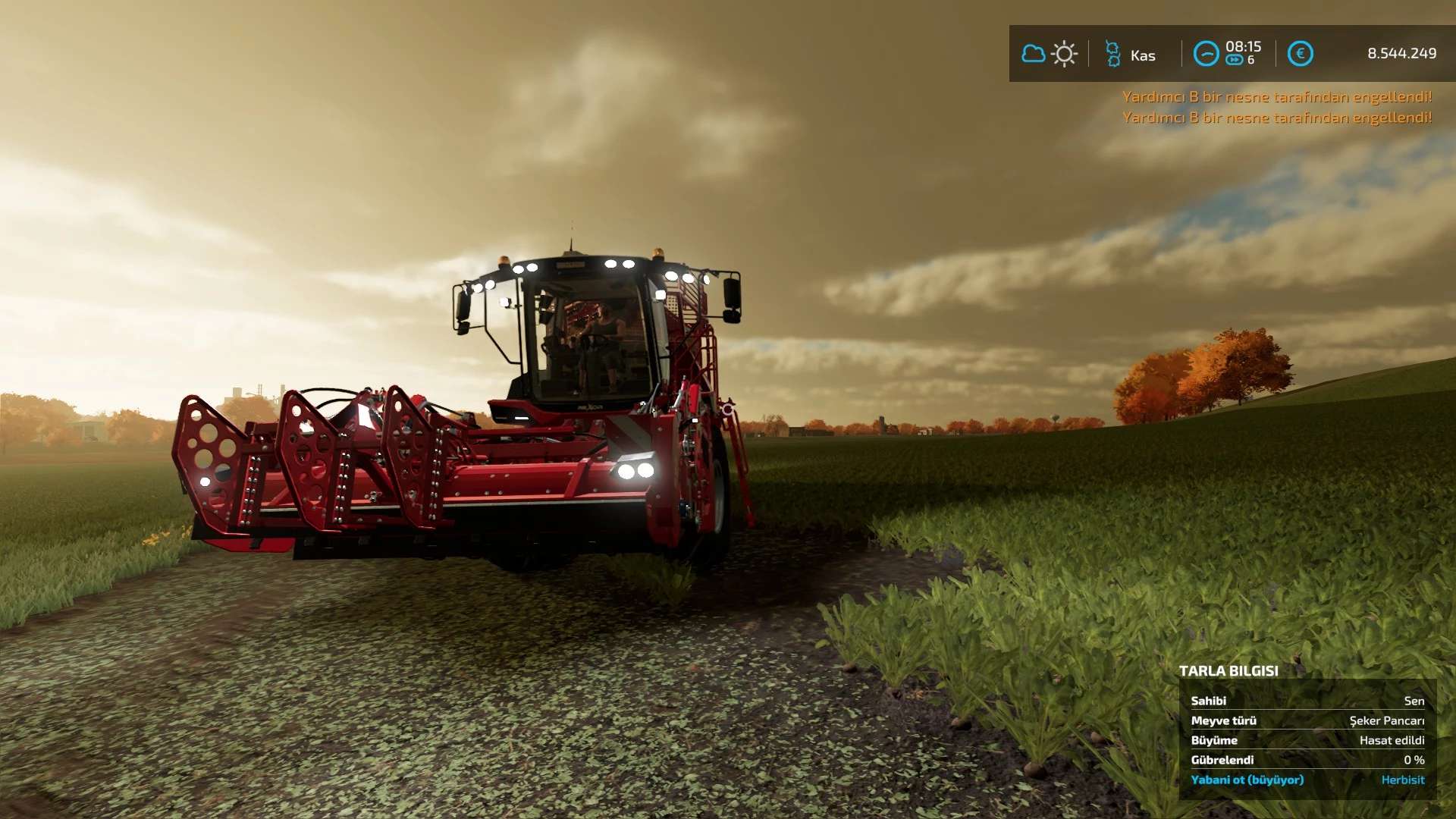Image resolution: width=1456 pixels, height=819 pixels.
Task: Select the season icon beside Kas
Action: click(1112, 54)
